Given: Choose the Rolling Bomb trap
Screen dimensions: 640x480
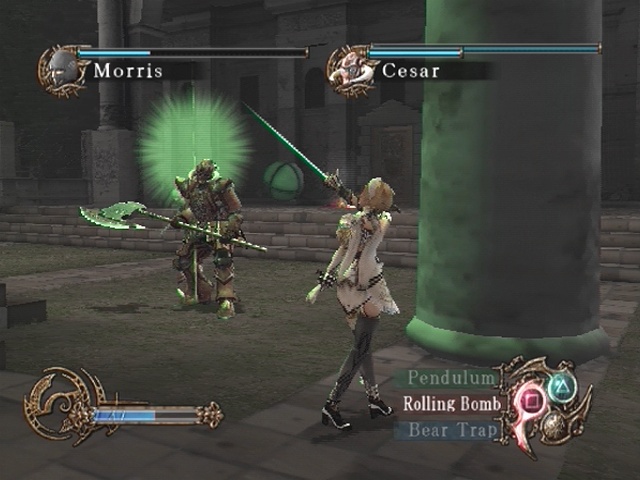Looking at the screenshot, I should tap(449, 405).
